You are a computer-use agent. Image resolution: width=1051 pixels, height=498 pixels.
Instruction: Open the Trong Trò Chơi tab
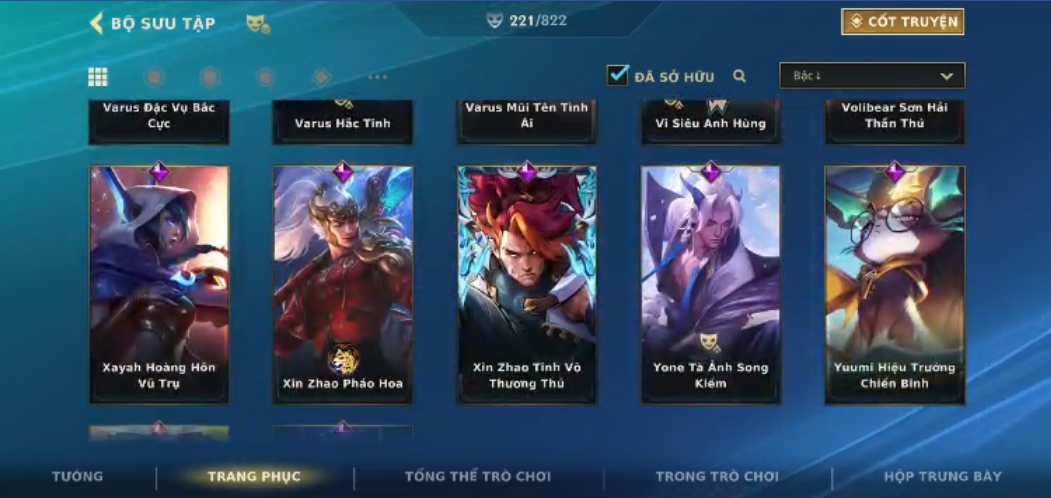[717, 477]
